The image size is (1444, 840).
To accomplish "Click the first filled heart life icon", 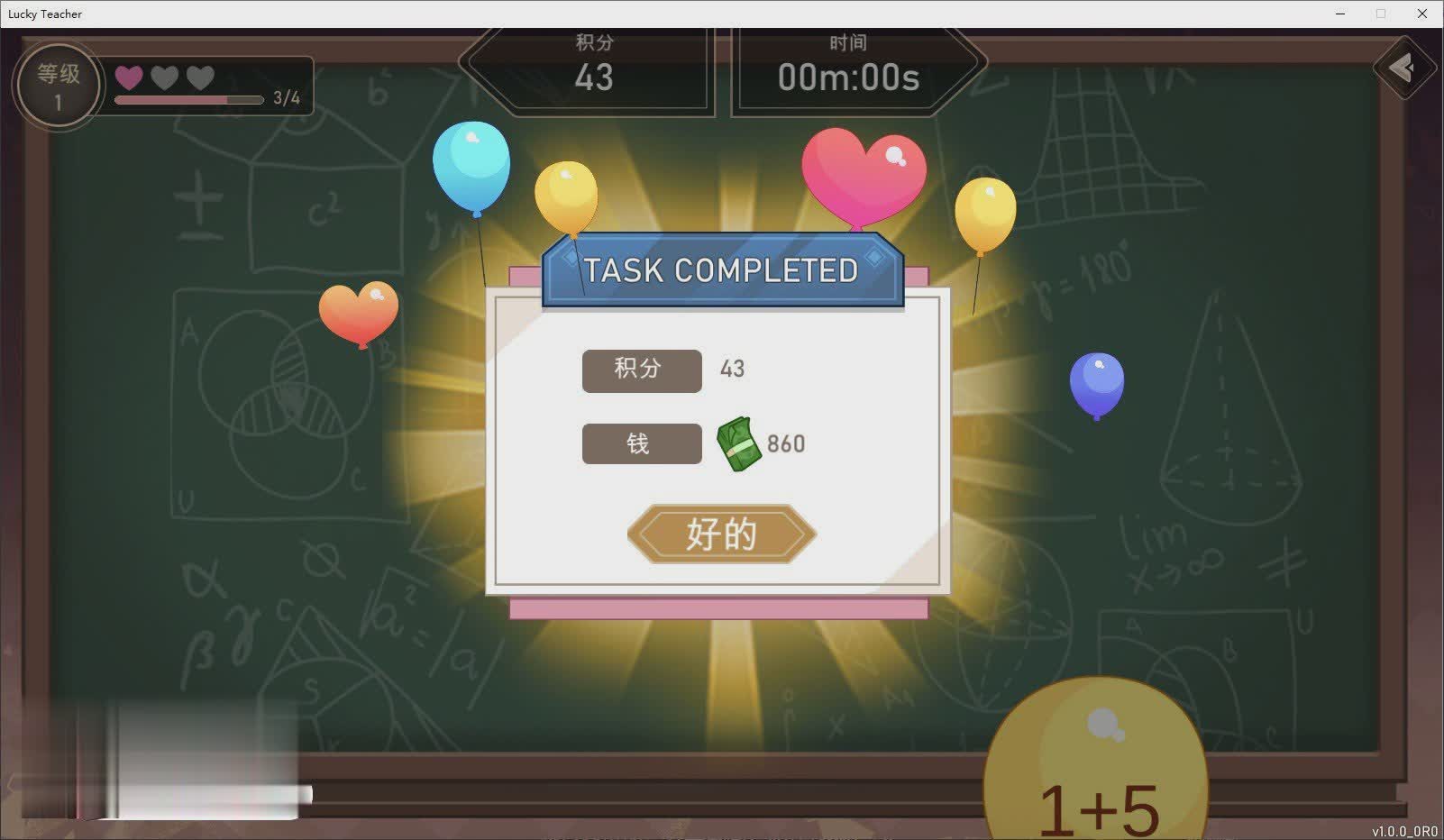I will pos(128,78).
